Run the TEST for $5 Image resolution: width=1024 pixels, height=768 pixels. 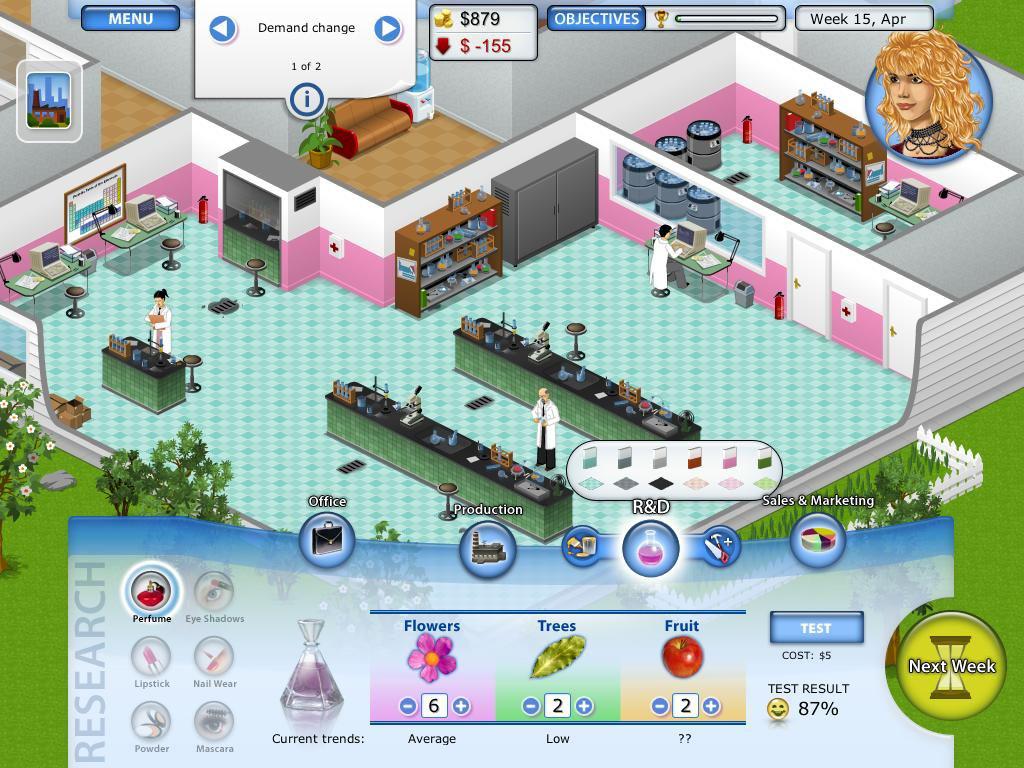(x=816, y=628)
